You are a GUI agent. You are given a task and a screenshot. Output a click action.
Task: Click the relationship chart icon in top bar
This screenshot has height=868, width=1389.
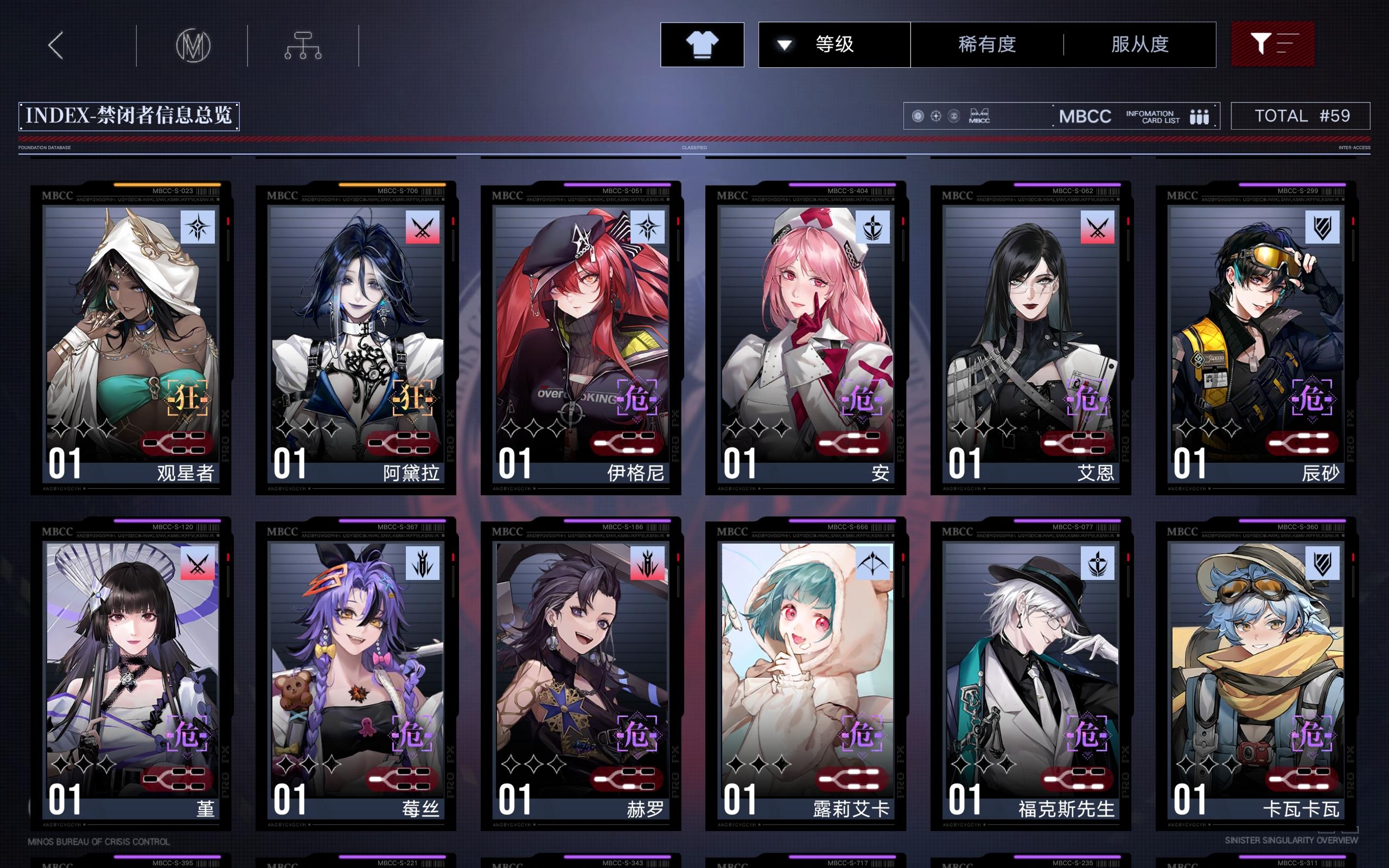point(302,46)
